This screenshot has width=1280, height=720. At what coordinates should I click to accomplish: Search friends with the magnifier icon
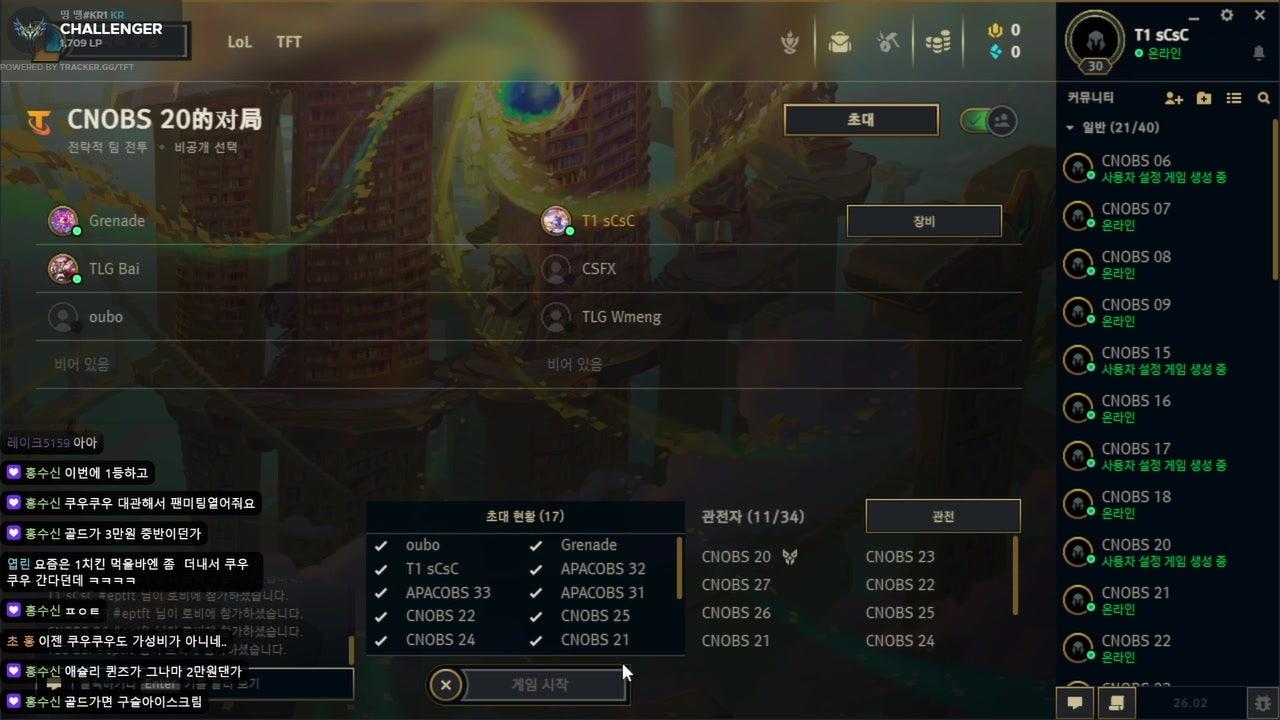click(x=1264, y=97)
